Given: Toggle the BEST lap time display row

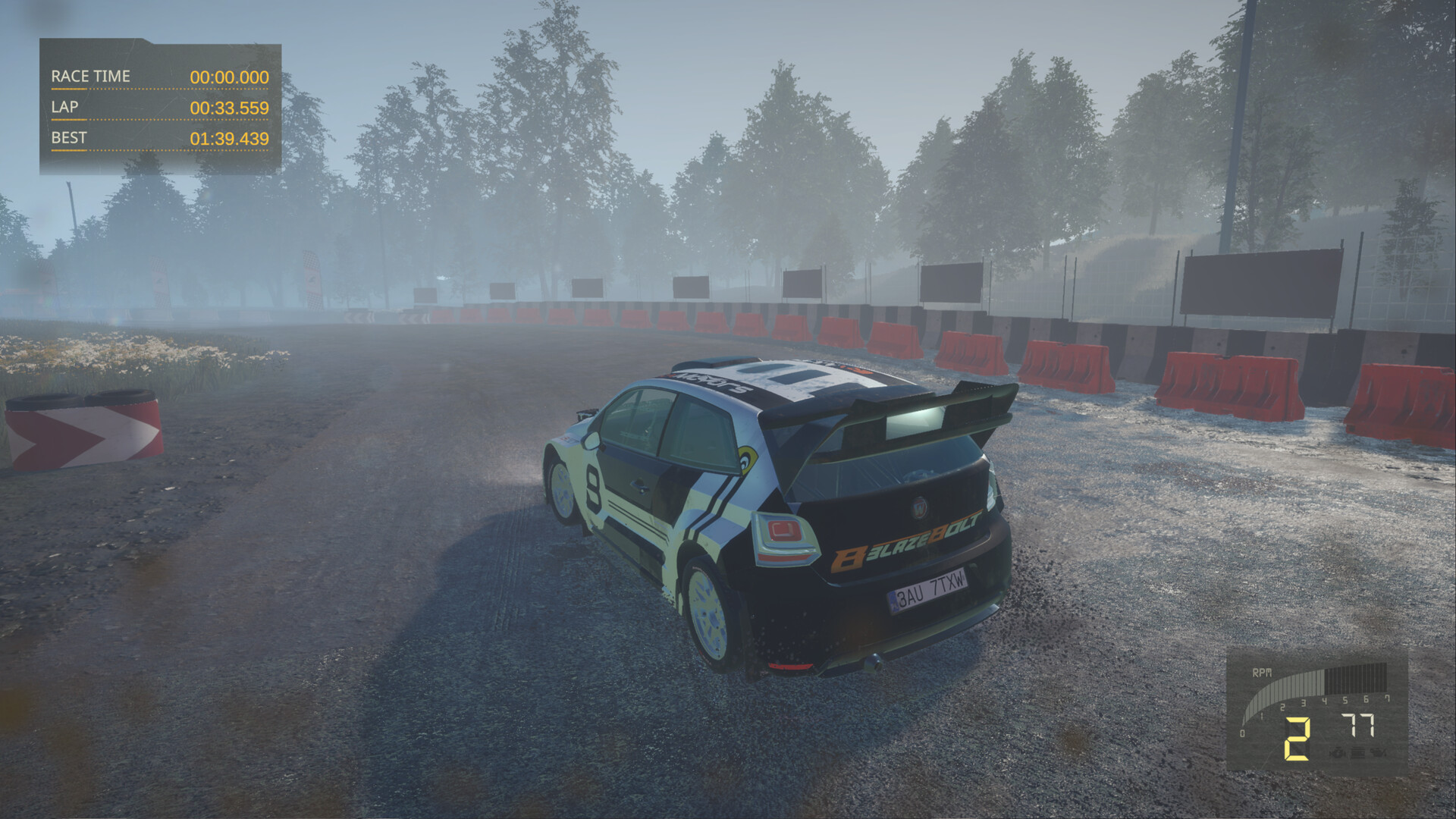Looking at the screenshot, I should pyautogui.click(x=158, y=140).
